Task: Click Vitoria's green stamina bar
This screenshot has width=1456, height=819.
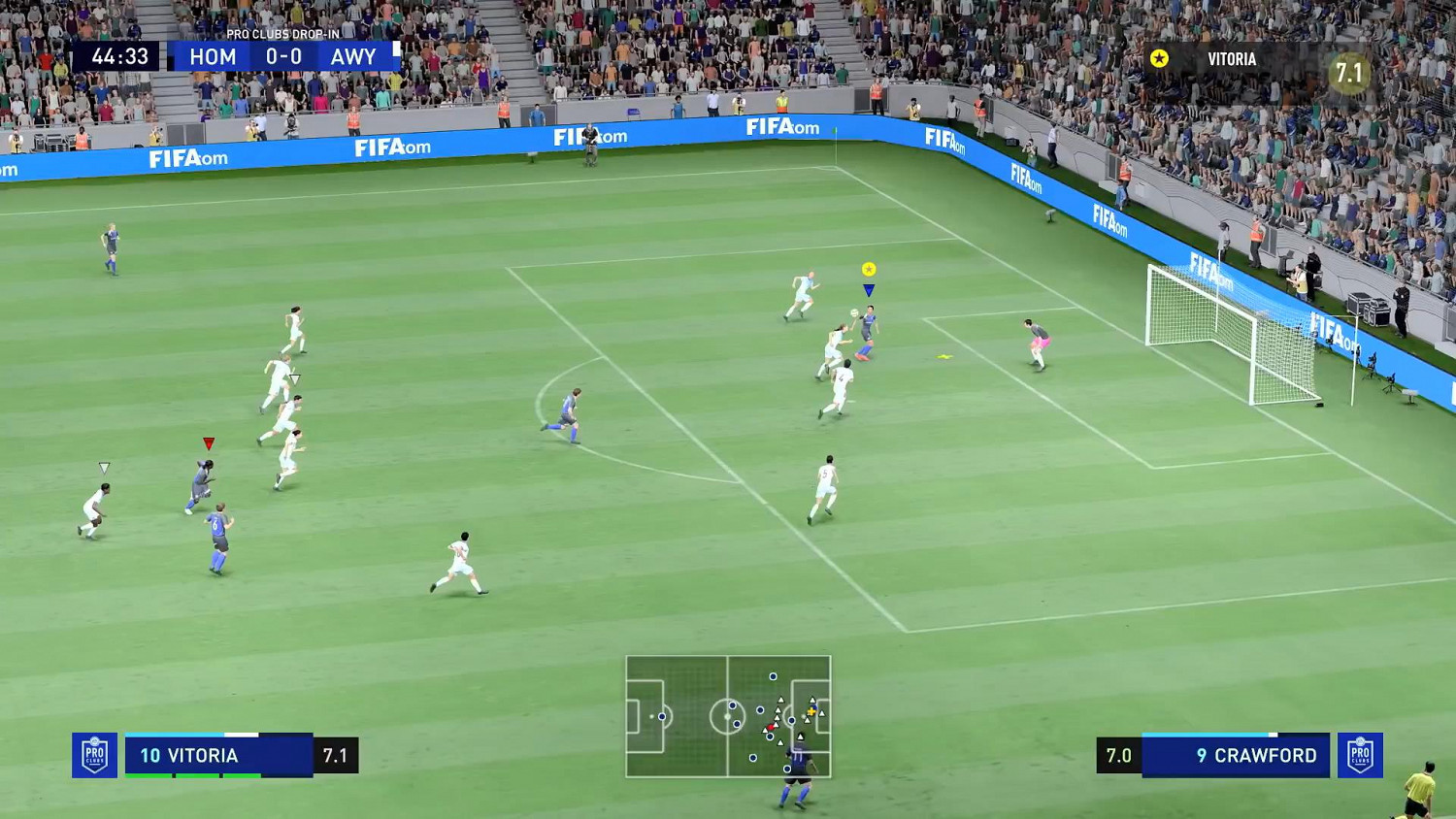Action: (x=194, y=775)
